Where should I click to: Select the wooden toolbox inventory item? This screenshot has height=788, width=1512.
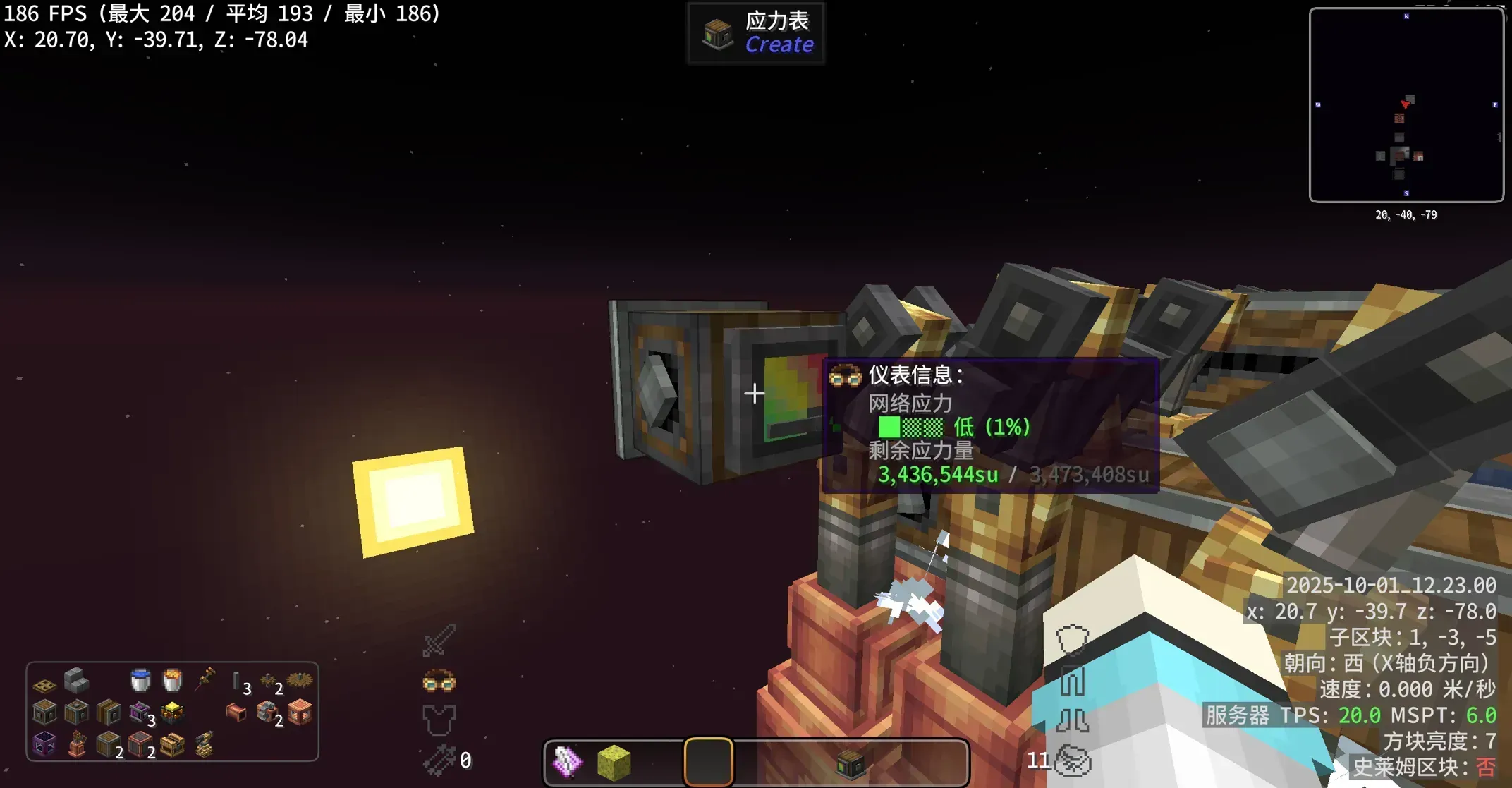tap(172, 744)
